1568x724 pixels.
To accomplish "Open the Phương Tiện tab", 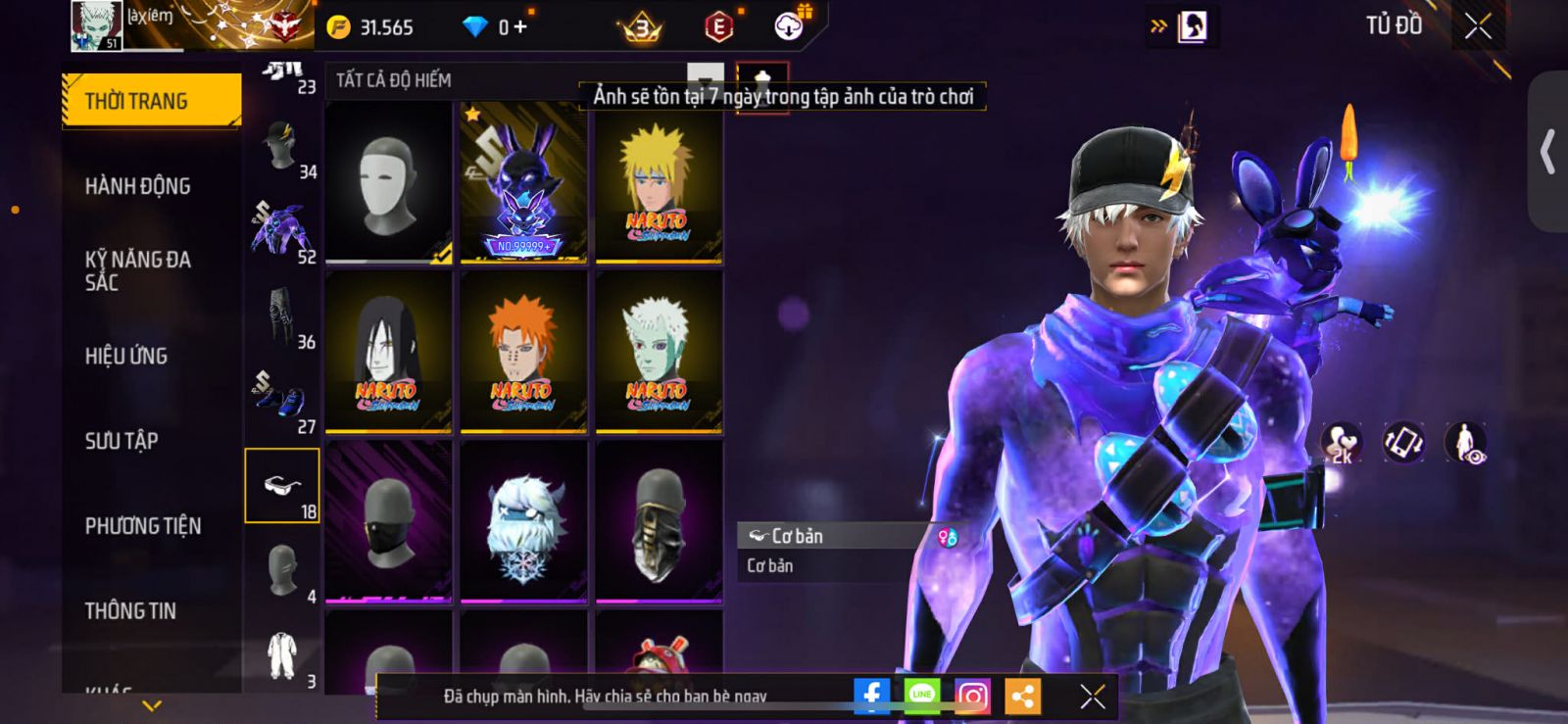I will tap(143, 526).
